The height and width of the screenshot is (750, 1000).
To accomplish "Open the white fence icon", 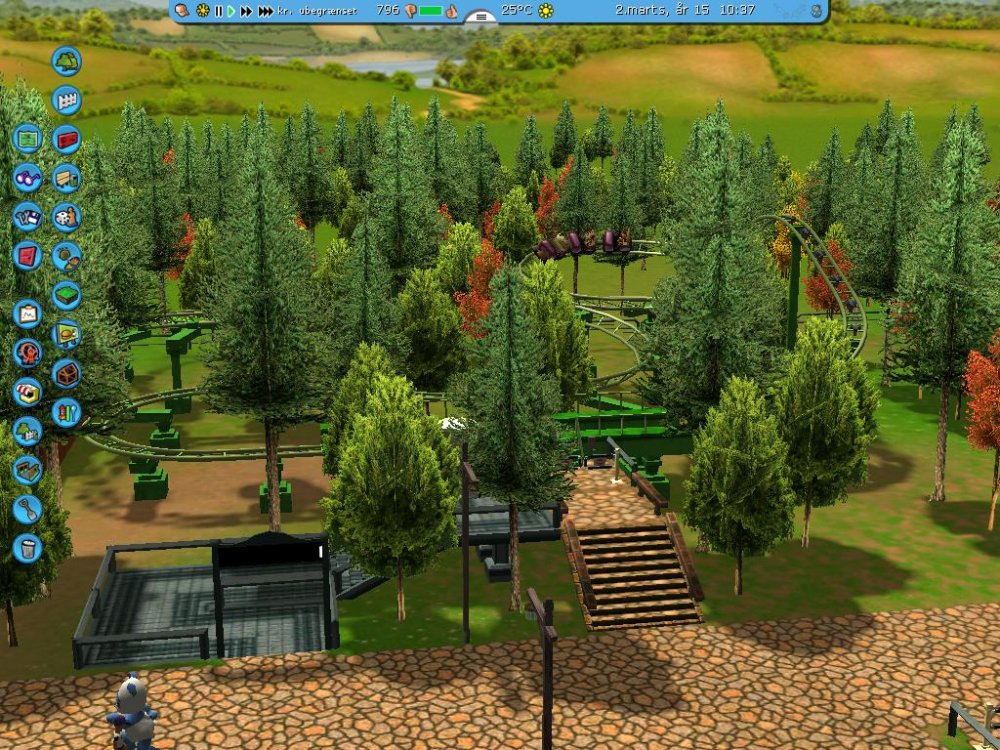I will 66,100.
